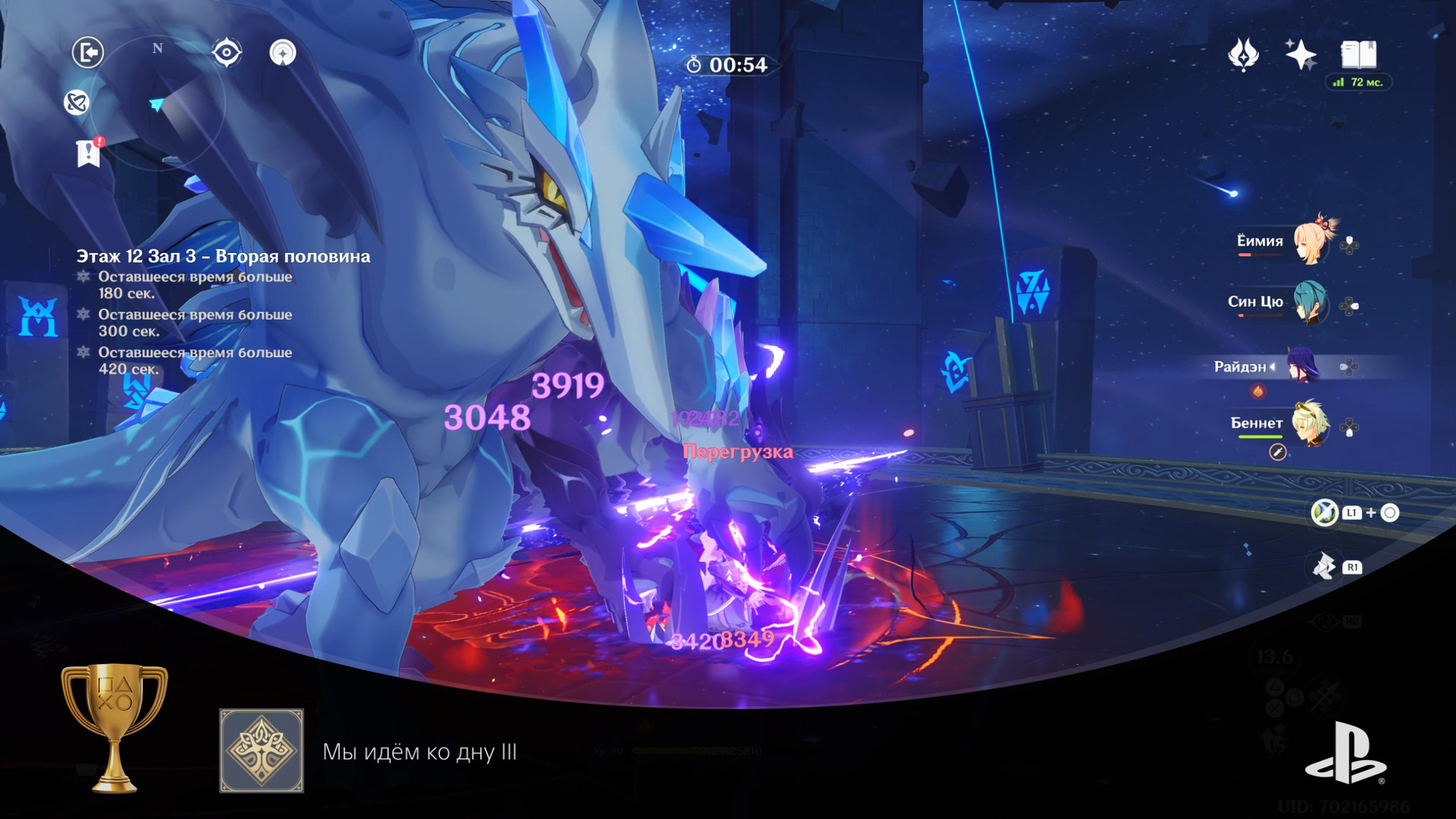Select Райдэн in the party list
Image resolution: width=1456 pixels, height=819 pixels.
(1302, 366)
